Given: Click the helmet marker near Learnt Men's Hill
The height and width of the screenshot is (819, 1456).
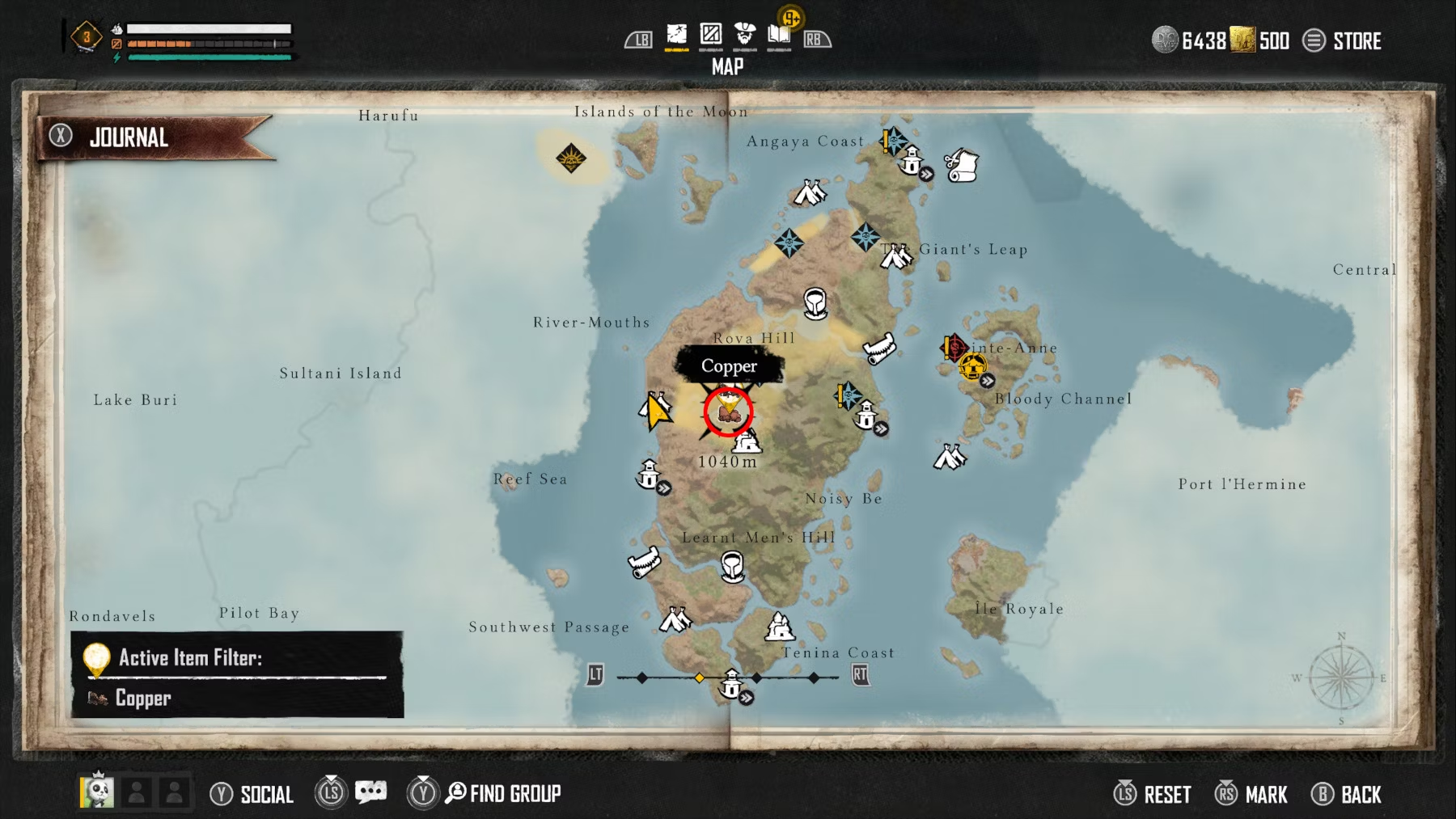Looking at the screenshot, I should [x=732, y=566].
